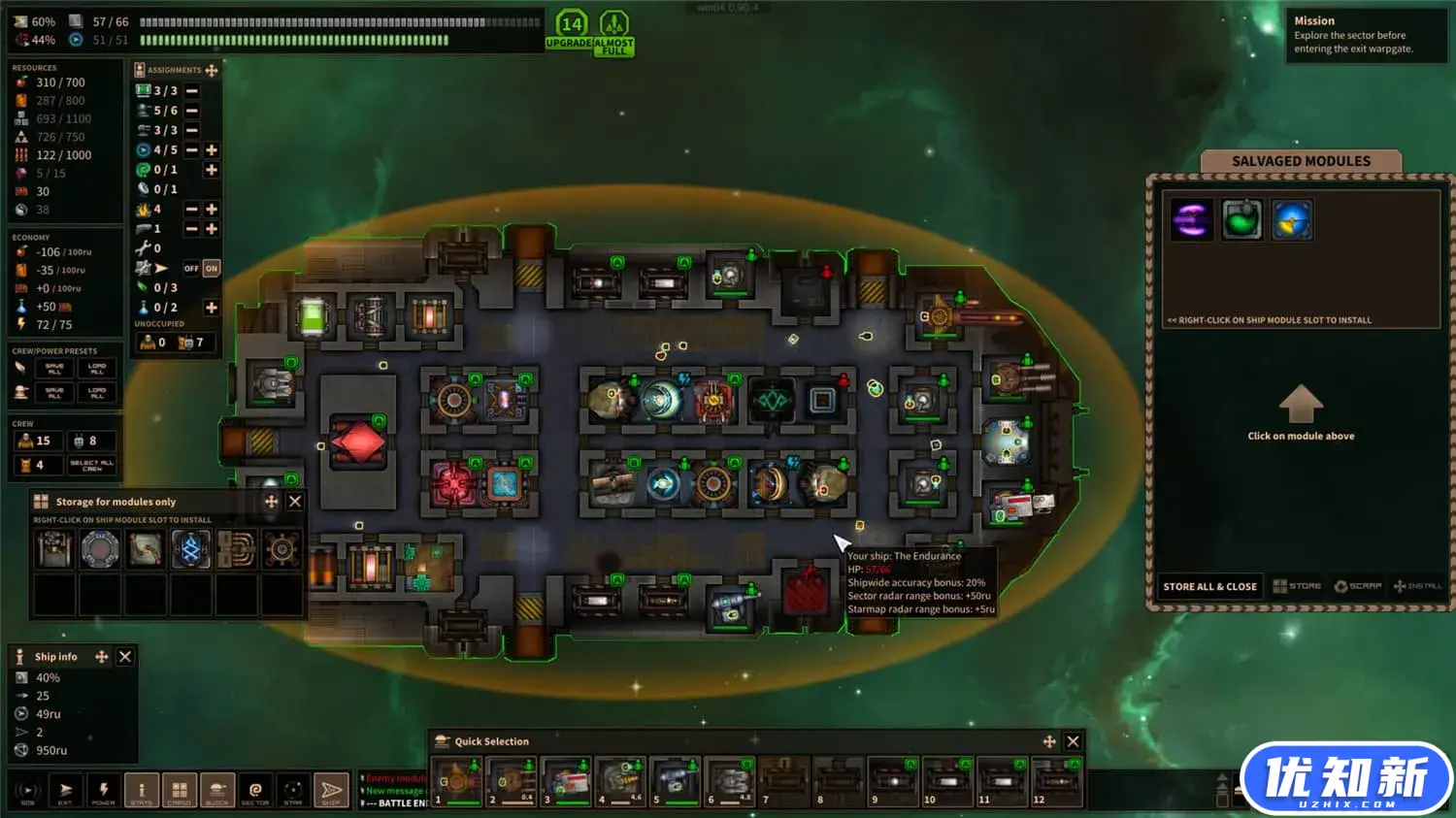Select quick selection slot 5 weapon
Screen dimensions: 1456x818
pyautogui.click(x=676, y=782)
